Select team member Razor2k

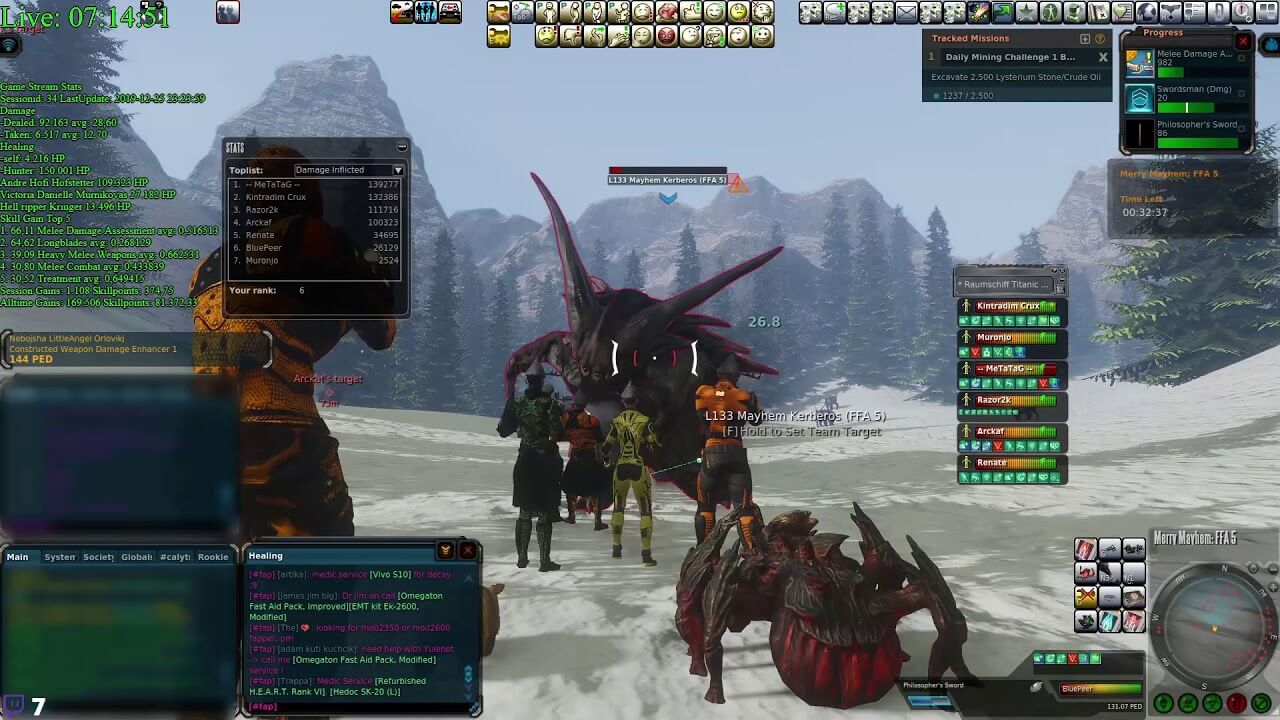tap(1010, 400)
